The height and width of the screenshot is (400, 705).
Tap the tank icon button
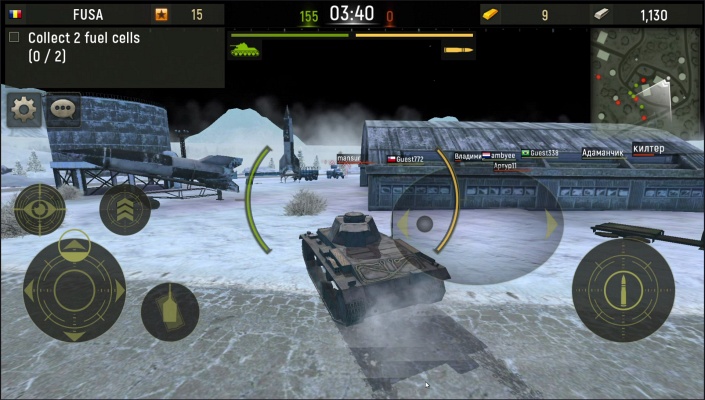point(168,311)
